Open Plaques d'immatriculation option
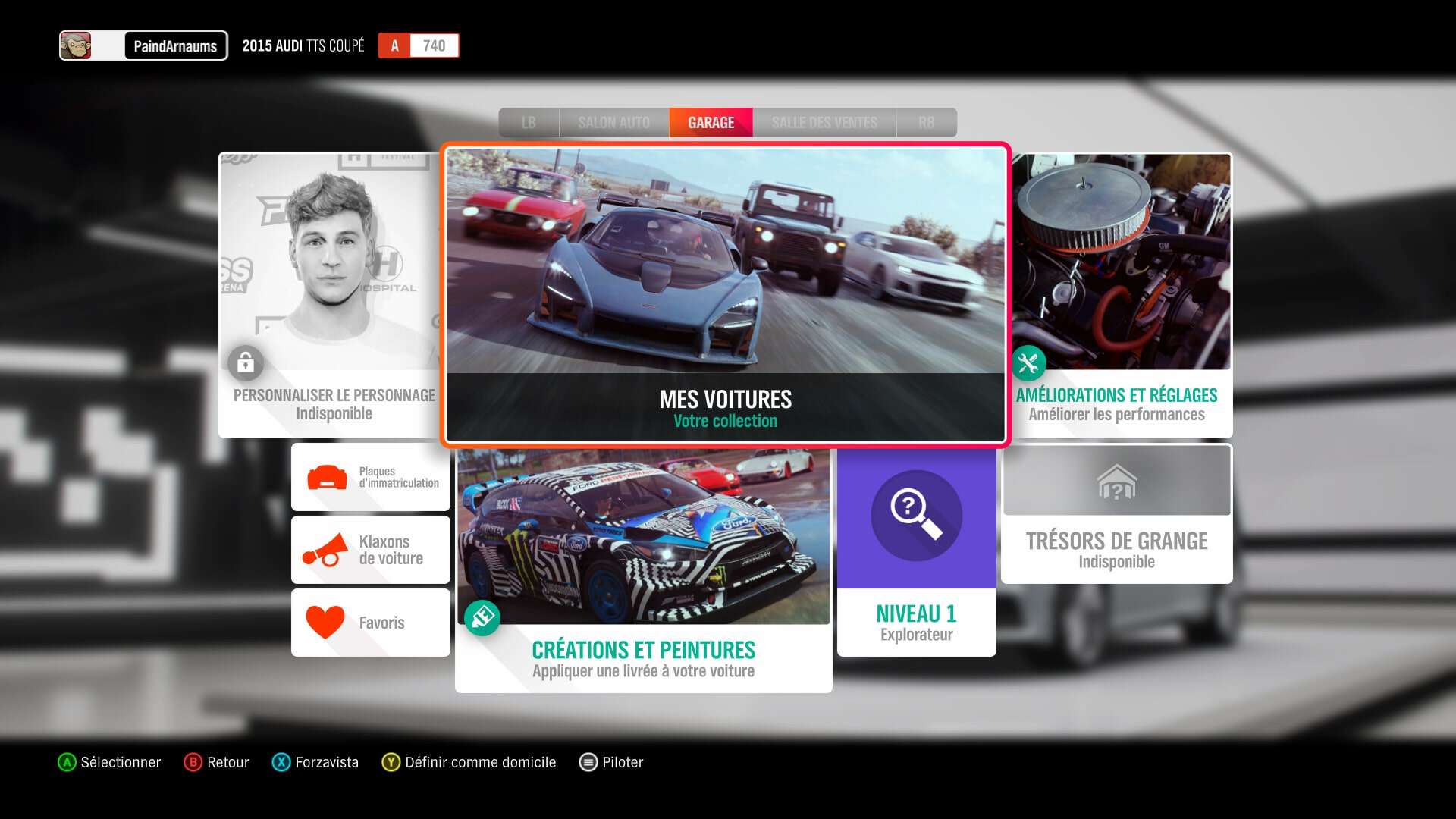This screenshot has height=819, width=1456. click(x=371, y=478)
